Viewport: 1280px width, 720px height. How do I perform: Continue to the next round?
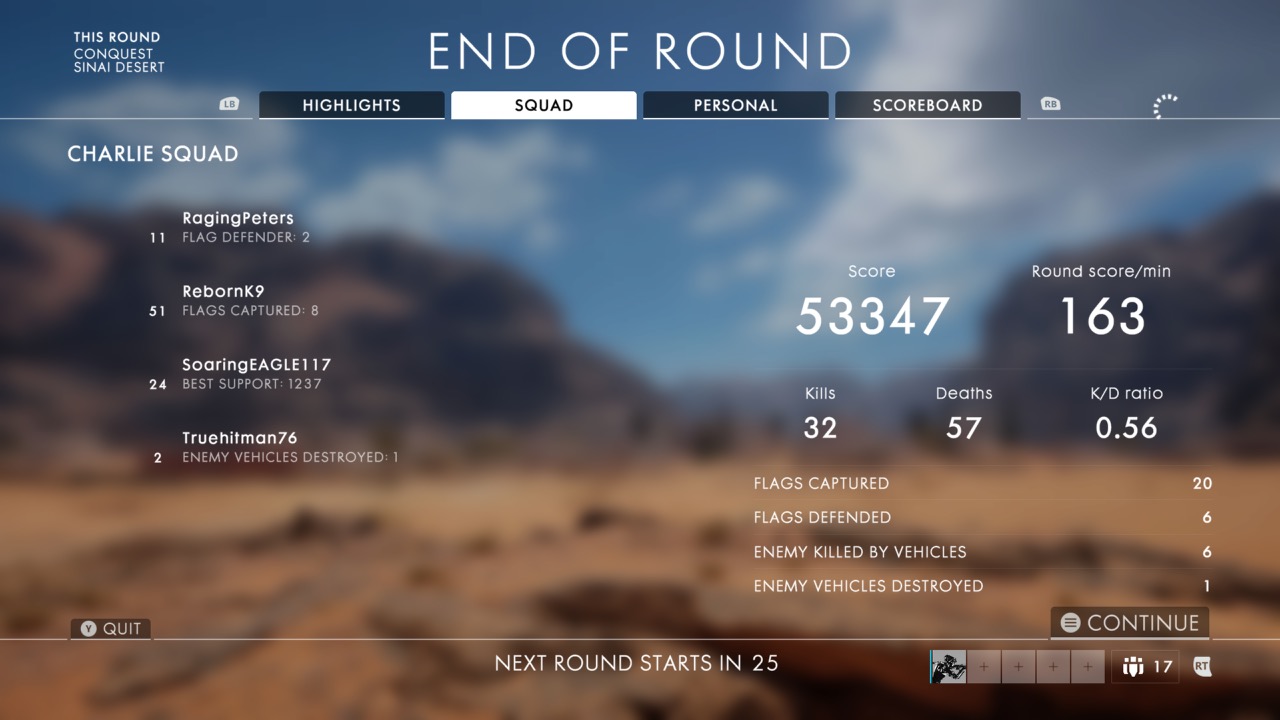[1130, 623]
